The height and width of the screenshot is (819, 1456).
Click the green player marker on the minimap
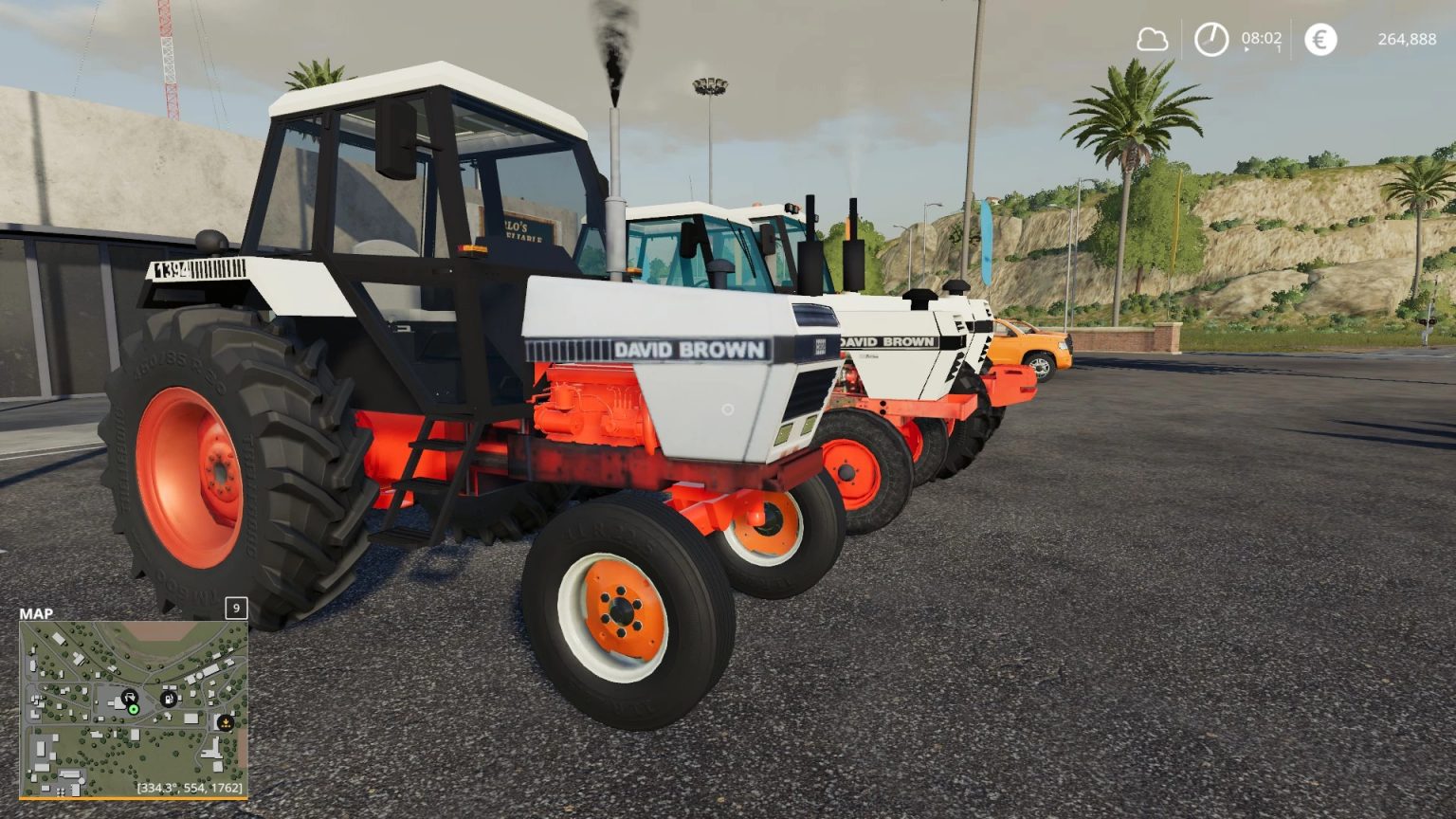click(x=134, y=710)
